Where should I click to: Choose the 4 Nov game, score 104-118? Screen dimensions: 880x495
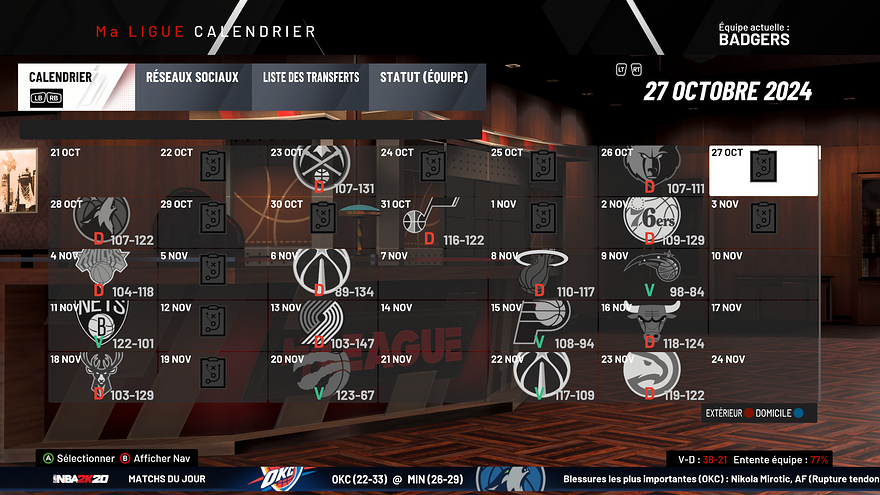click(x=103, y=273)
